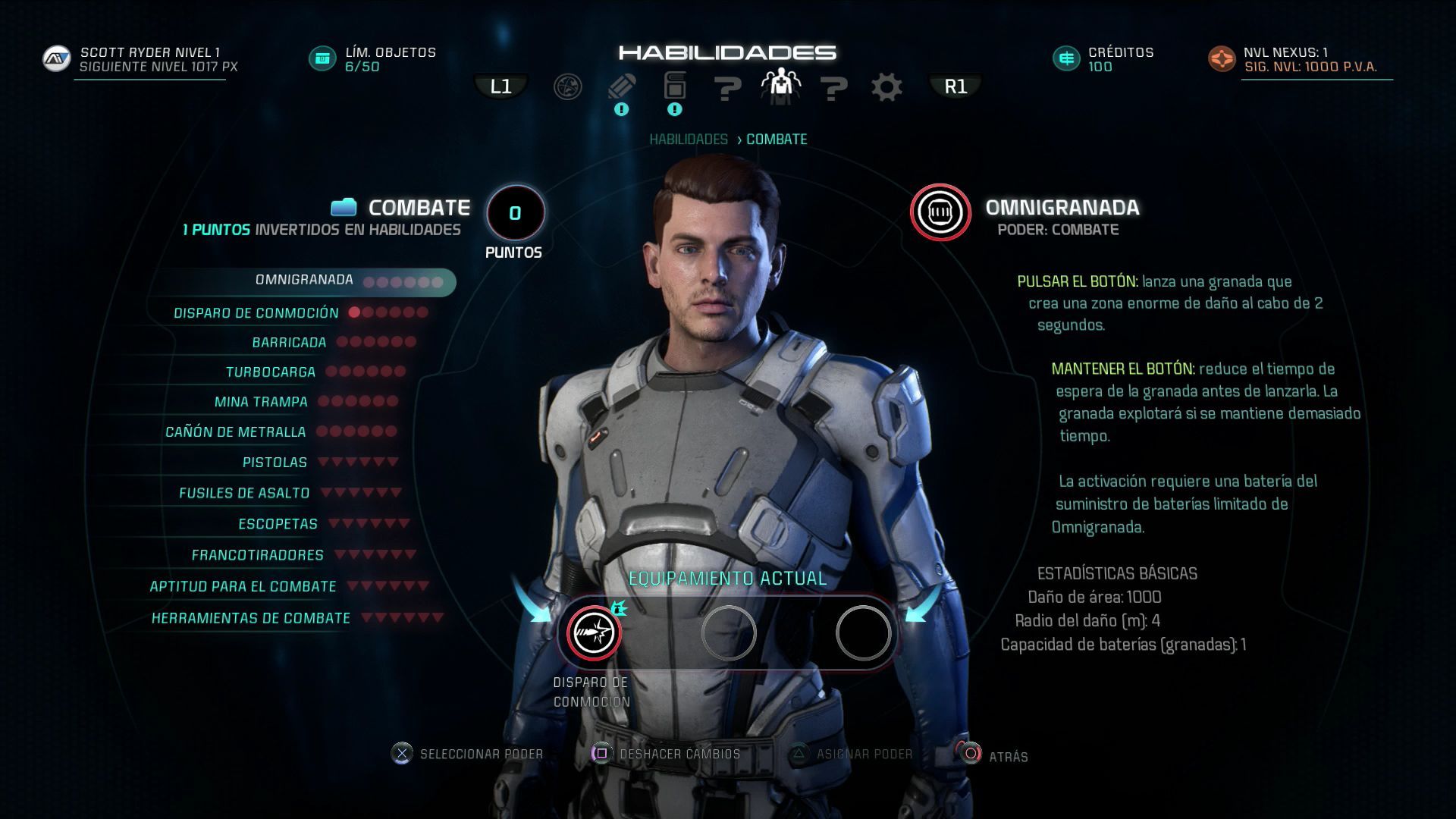Click the equipped Disparo de Conmoción power slot
The width and height of the screenshot is (1456, 819).
[x=595, y=633]
